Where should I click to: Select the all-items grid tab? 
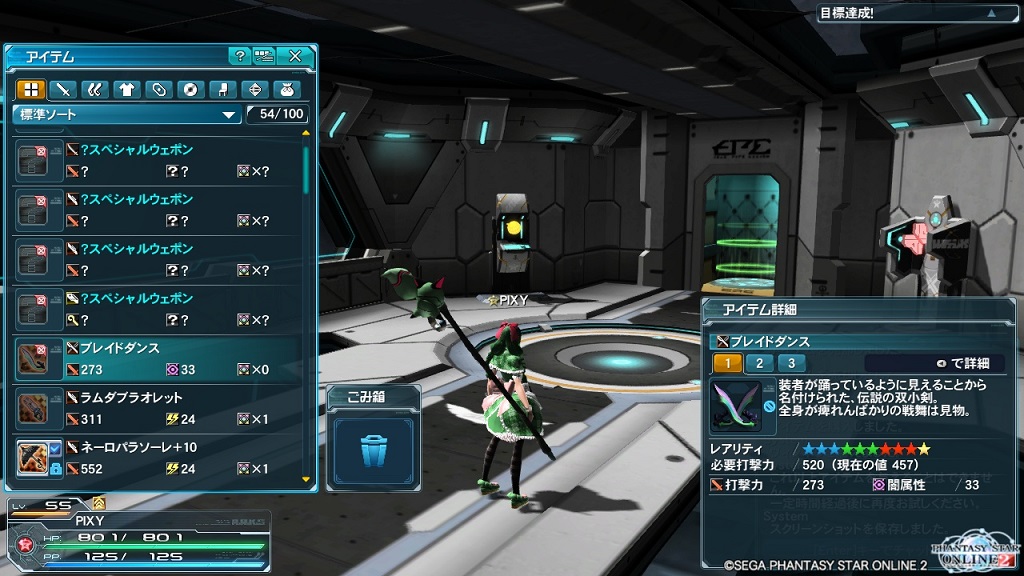pyautogui.click(x=29, y=89)
